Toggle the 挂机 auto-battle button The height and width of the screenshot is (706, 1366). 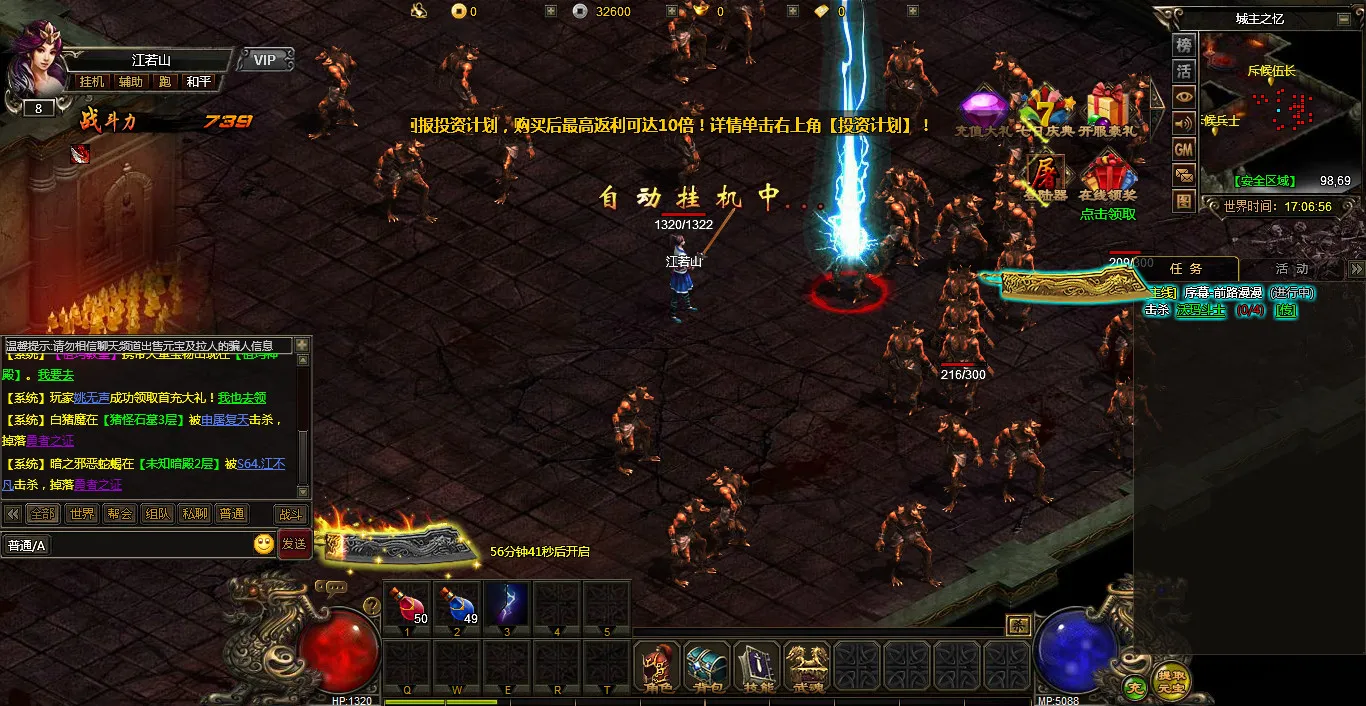click(92, 82)
